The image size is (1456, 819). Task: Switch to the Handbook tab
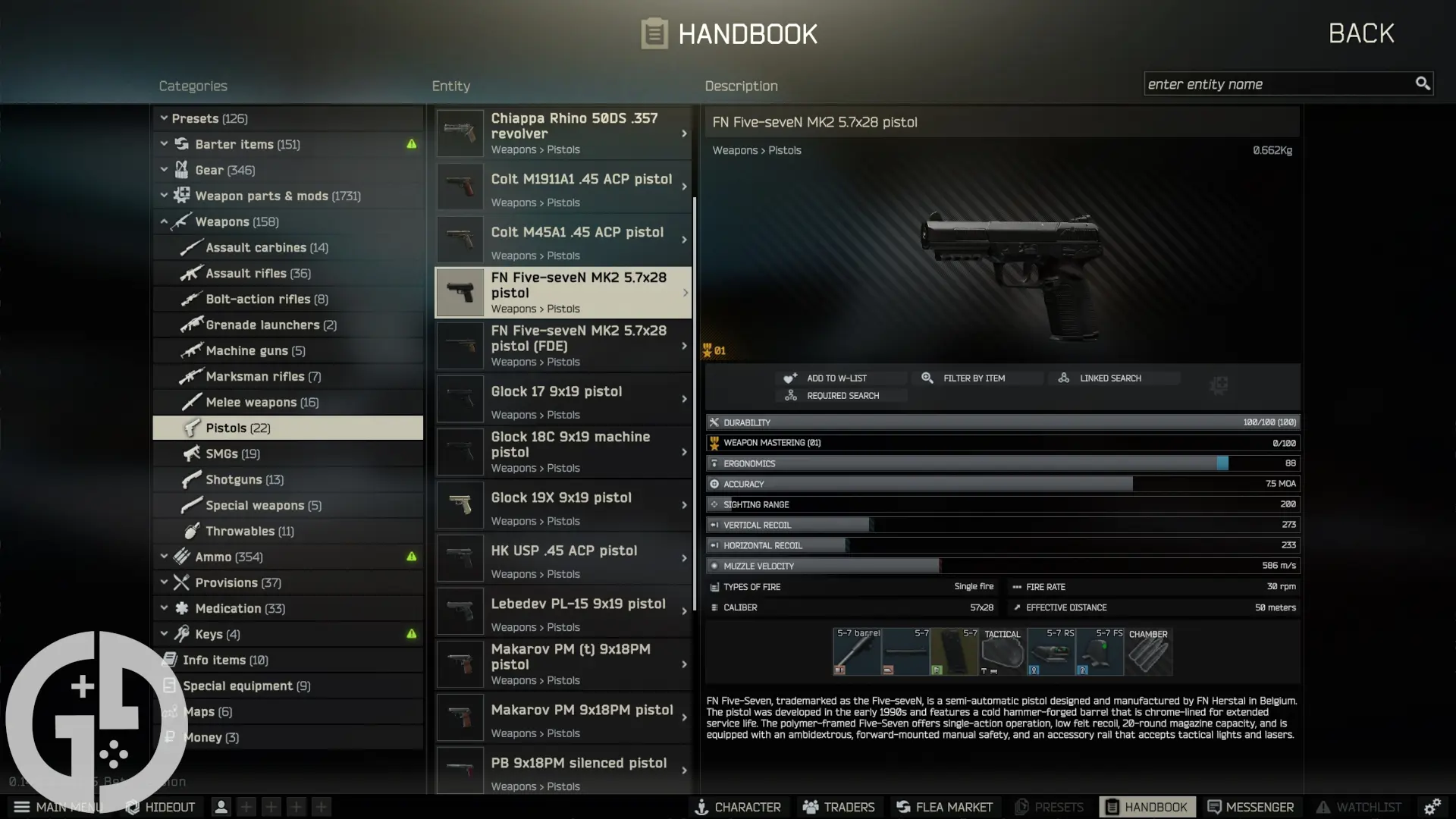coord(1112,807)
